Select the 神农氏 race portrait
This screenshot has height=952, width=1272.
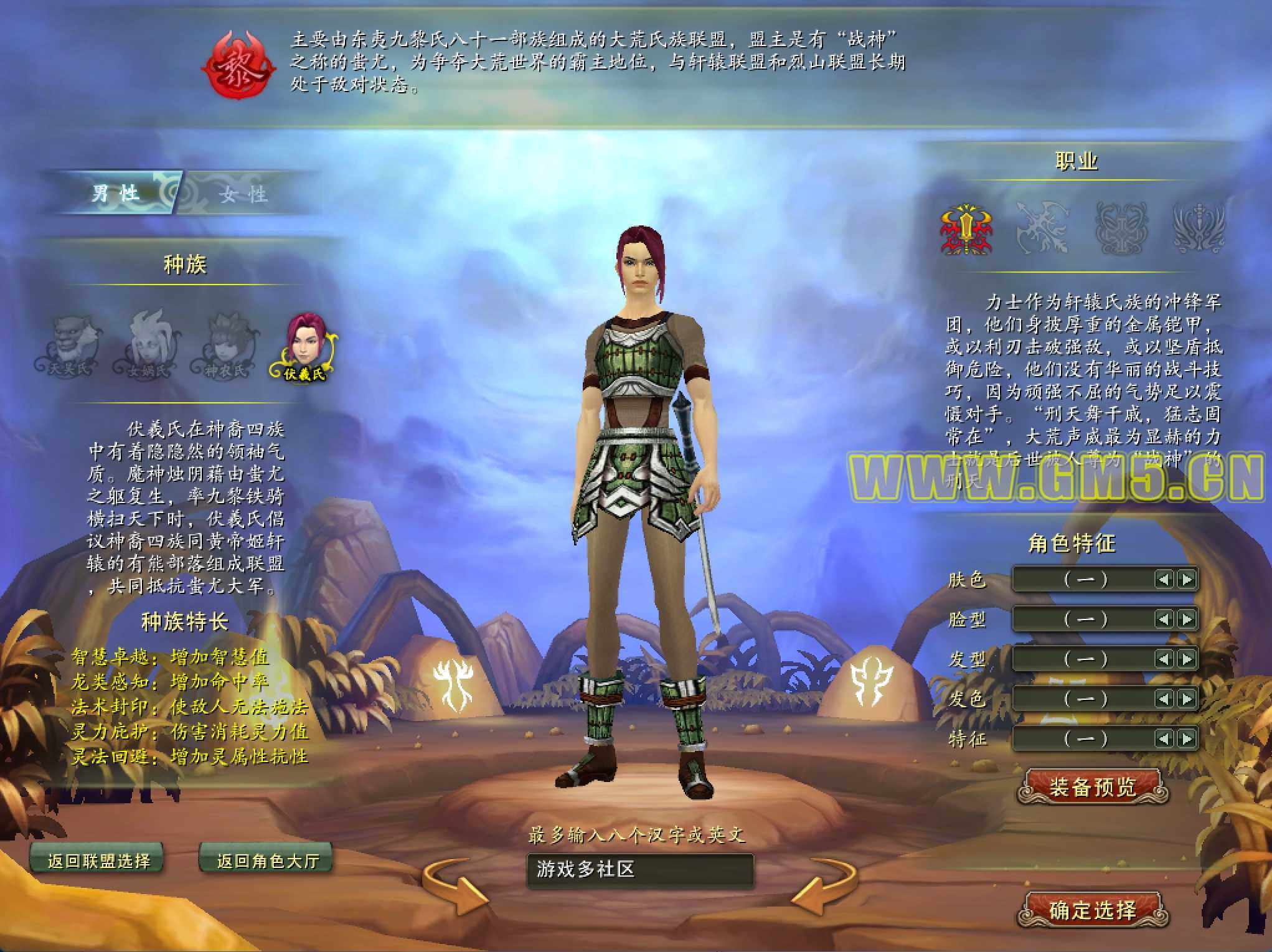pos(225,346)
